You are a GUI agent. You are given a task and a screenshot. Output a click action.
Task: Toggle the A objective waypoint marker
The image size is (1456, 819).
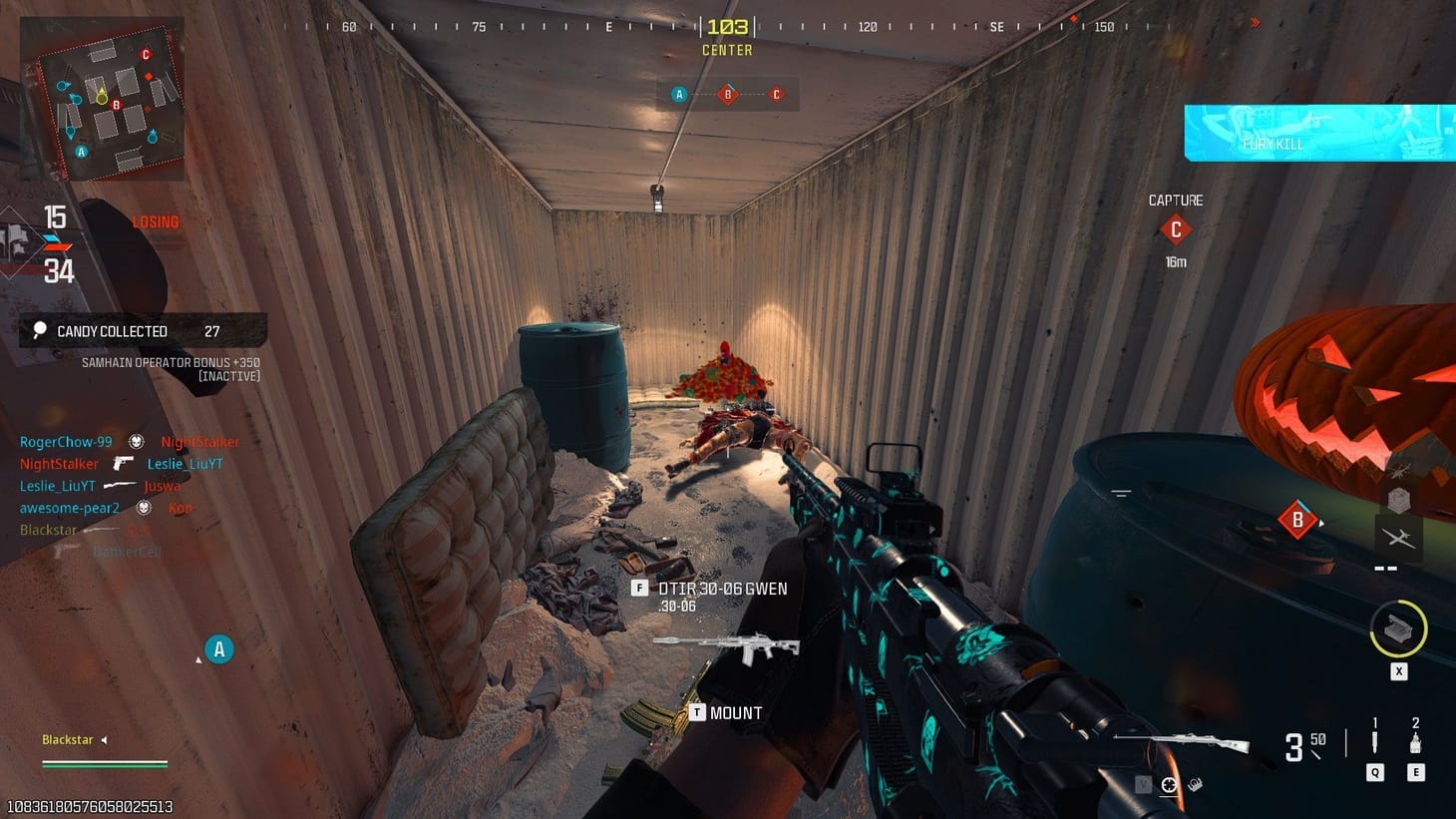click(218, 648)
